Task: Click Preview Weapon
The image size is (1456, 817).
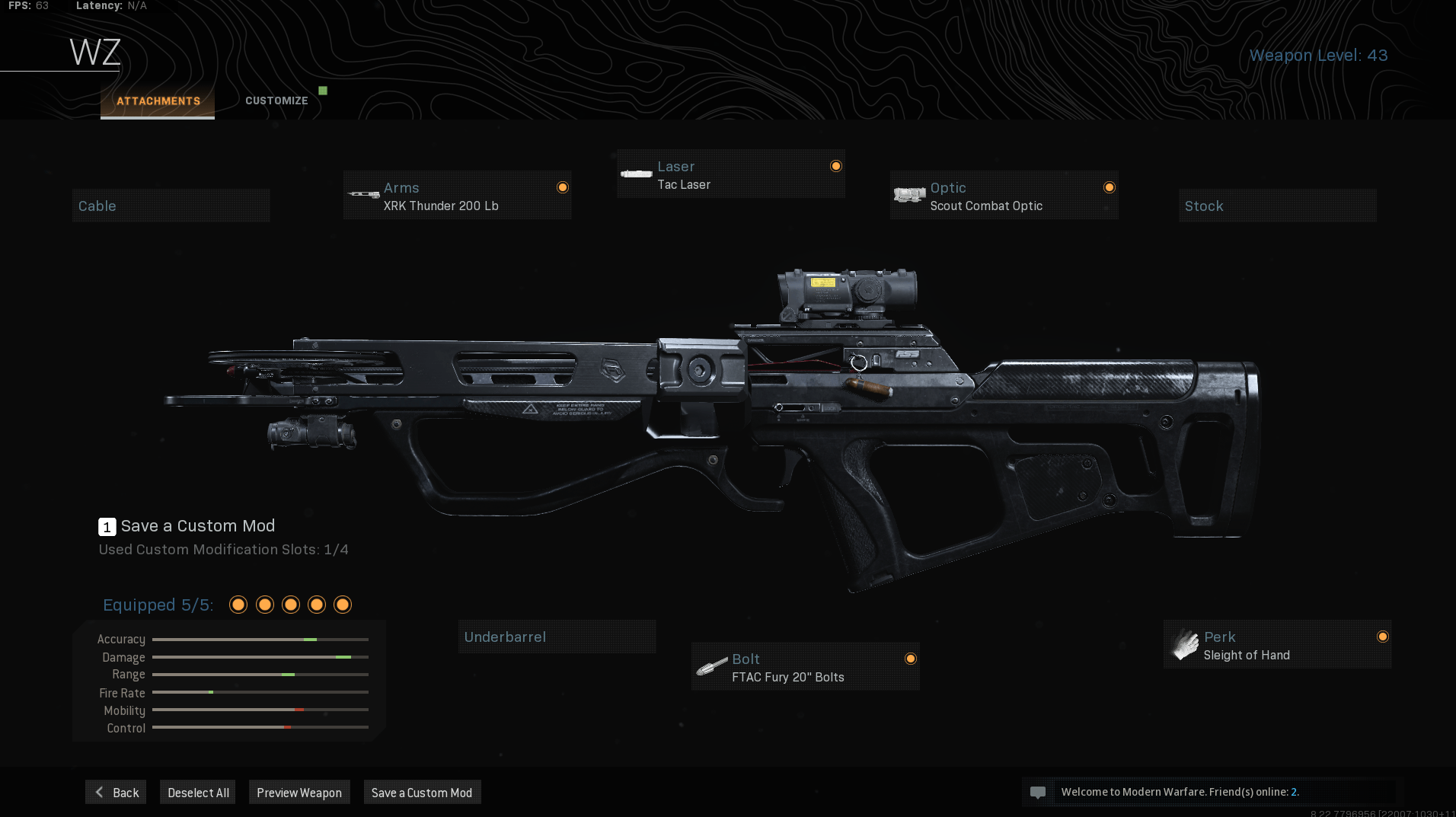Action: [299, 792]
